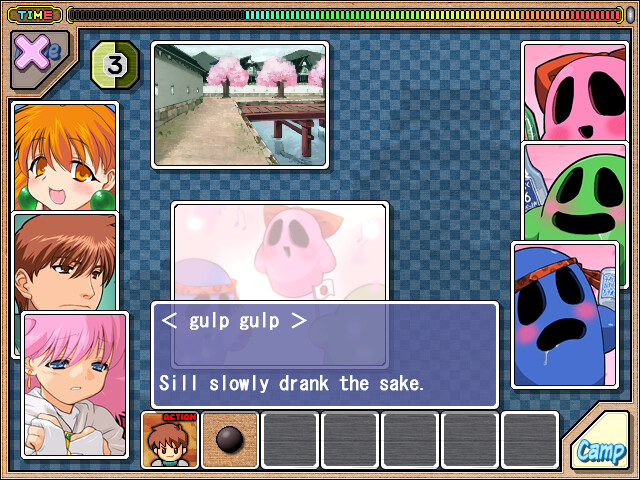This screenshot has height=480, width=640.
Task: Click the cherry blossom bridge location card
Action: (240, 103)
